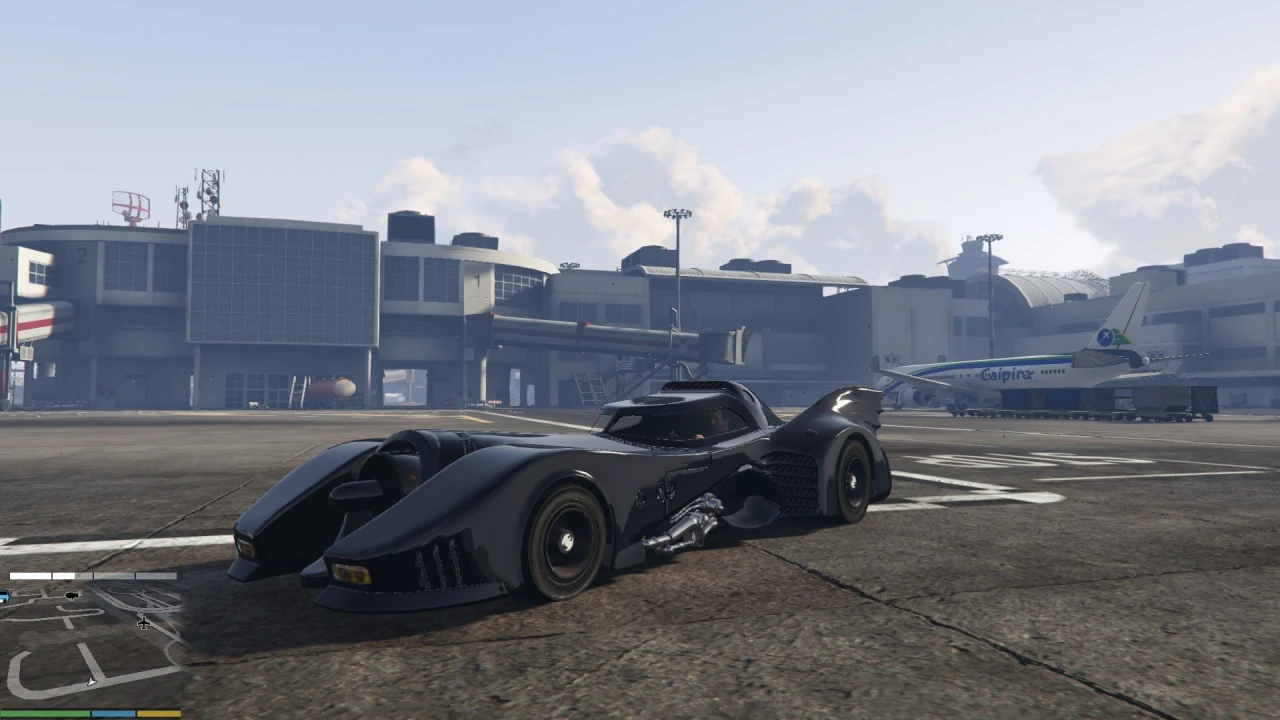Select the blimp icon on the minimap
Screen dimensions: 1280x720
click(x=72, y=595)
